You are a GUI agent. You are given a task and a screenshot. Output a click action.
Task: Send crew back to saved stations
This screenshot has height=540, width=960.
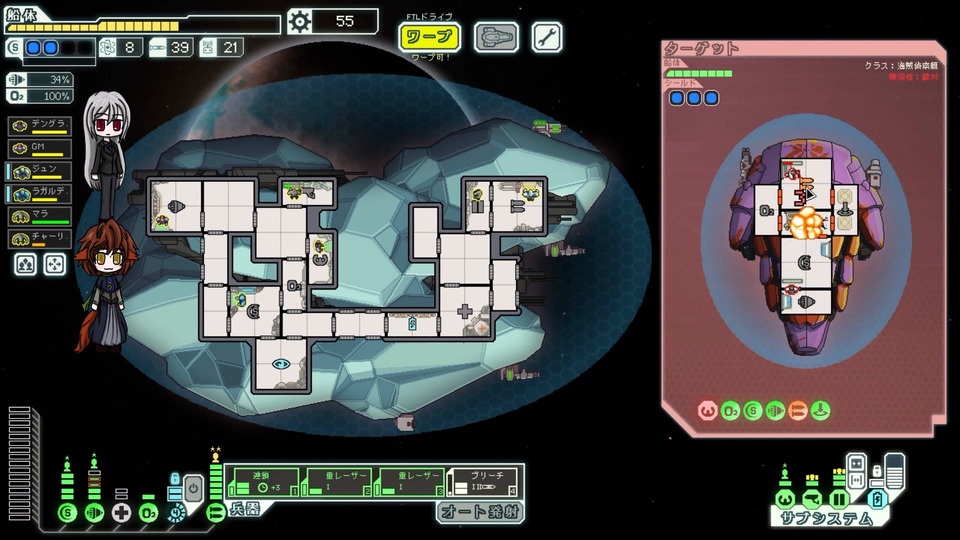(55, 264)
